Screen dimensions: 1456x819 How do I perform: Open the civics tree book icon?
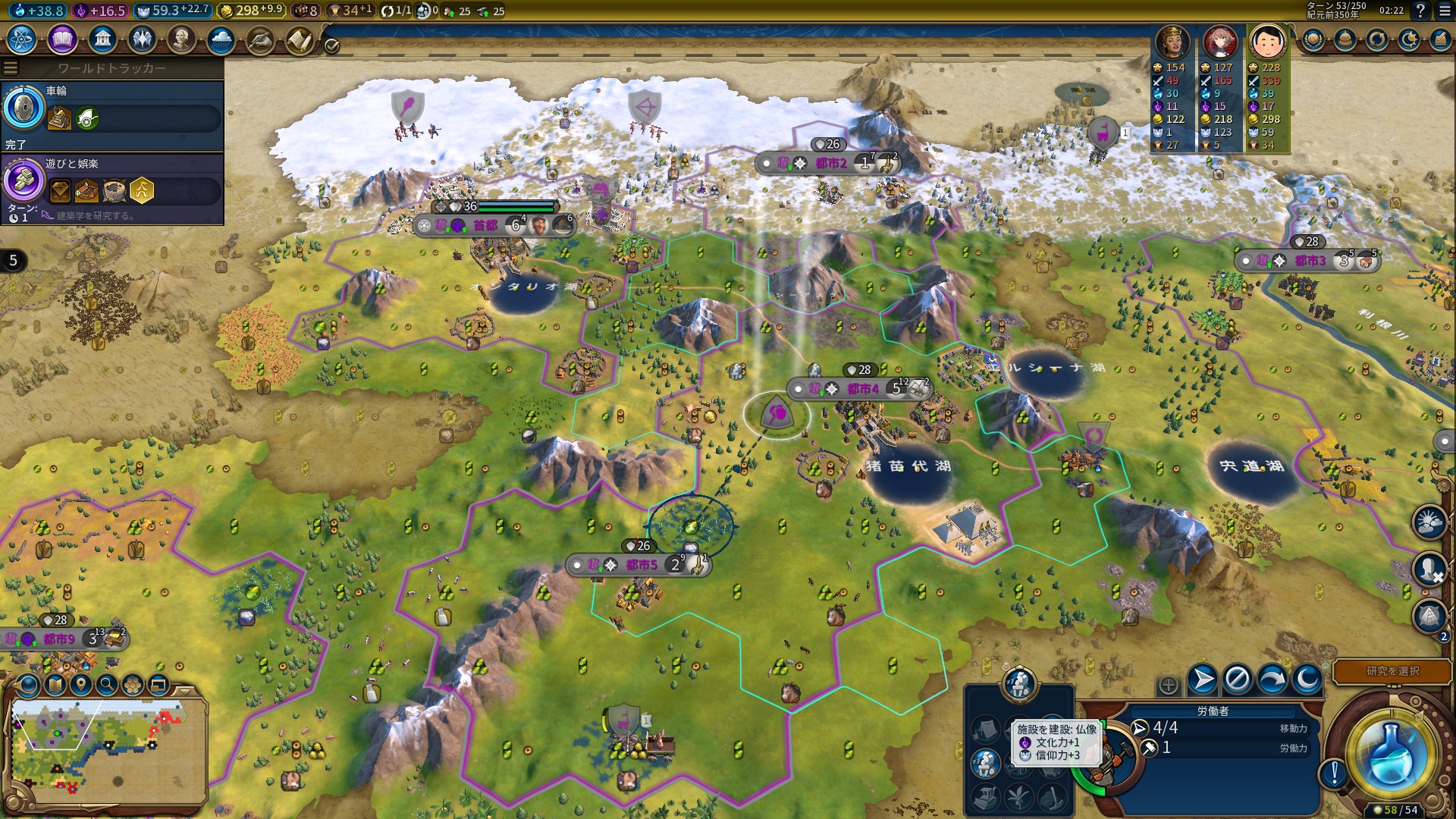click(x=62, y=39)
